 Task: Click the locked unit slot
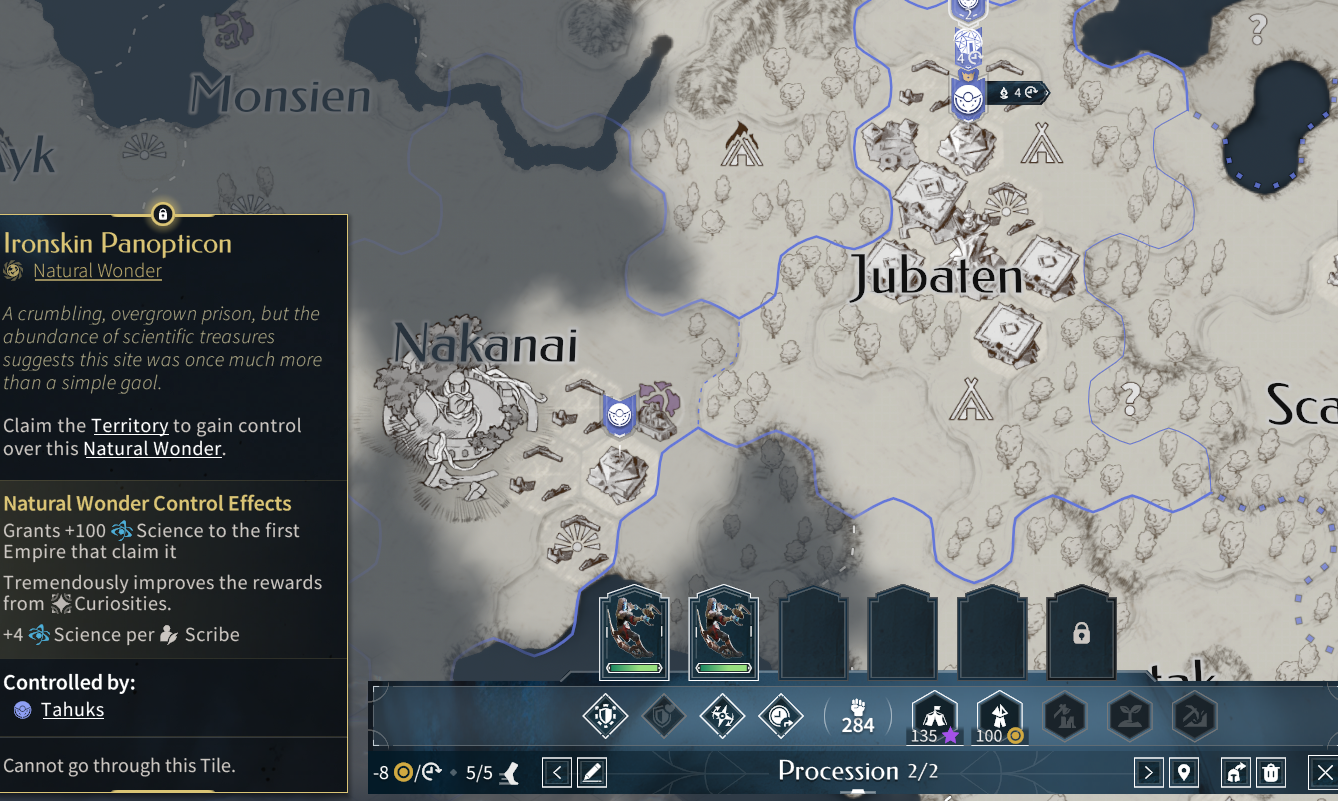coord(1080,634)
